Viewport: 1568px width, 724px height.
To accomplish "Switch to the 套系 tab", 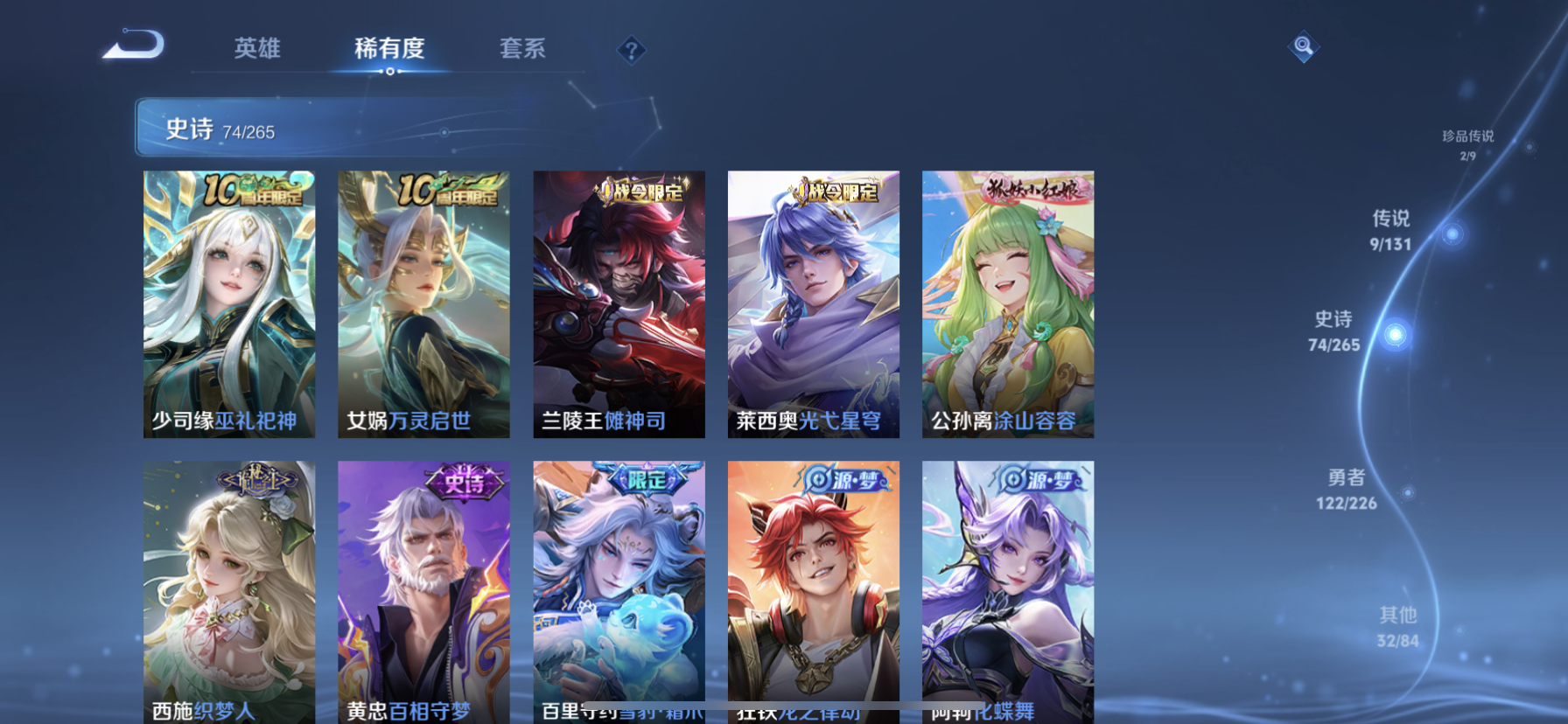I will (x=521, y=50).
